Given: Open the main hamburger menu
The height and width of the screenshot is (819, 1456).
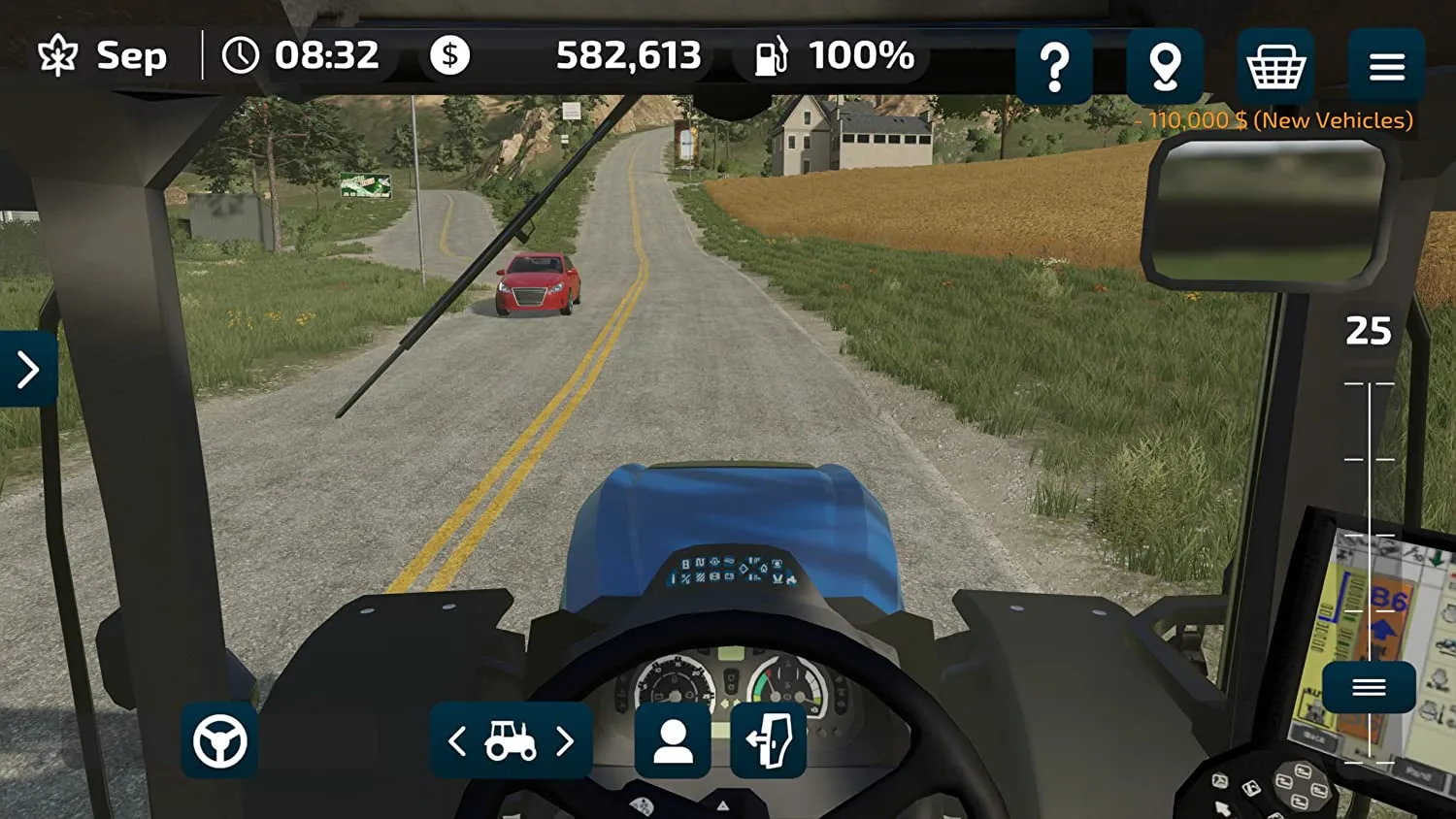Looking at the screenshot, I should tap(1386, 66).
